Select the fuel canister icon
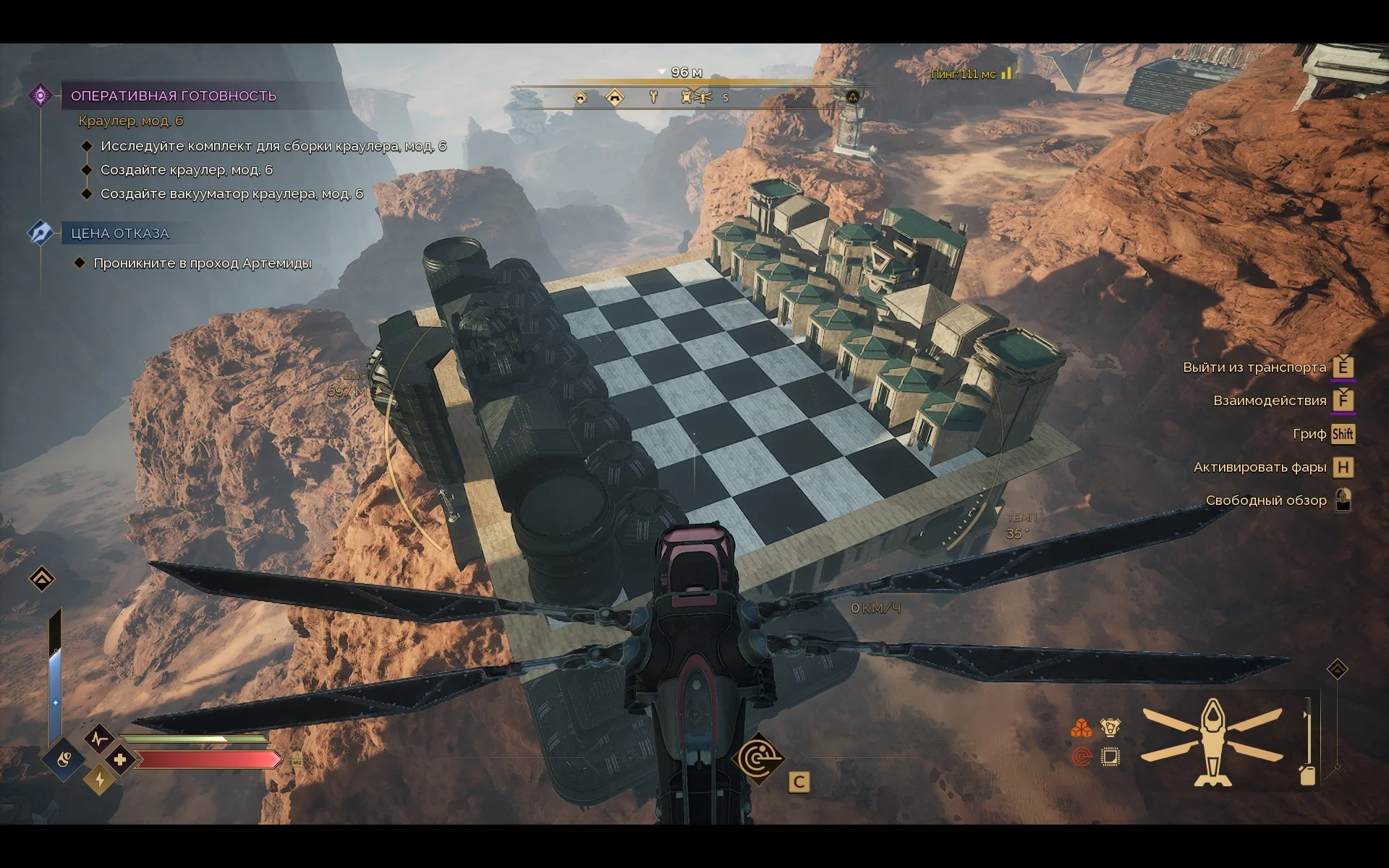 (x=1307, y=775)
